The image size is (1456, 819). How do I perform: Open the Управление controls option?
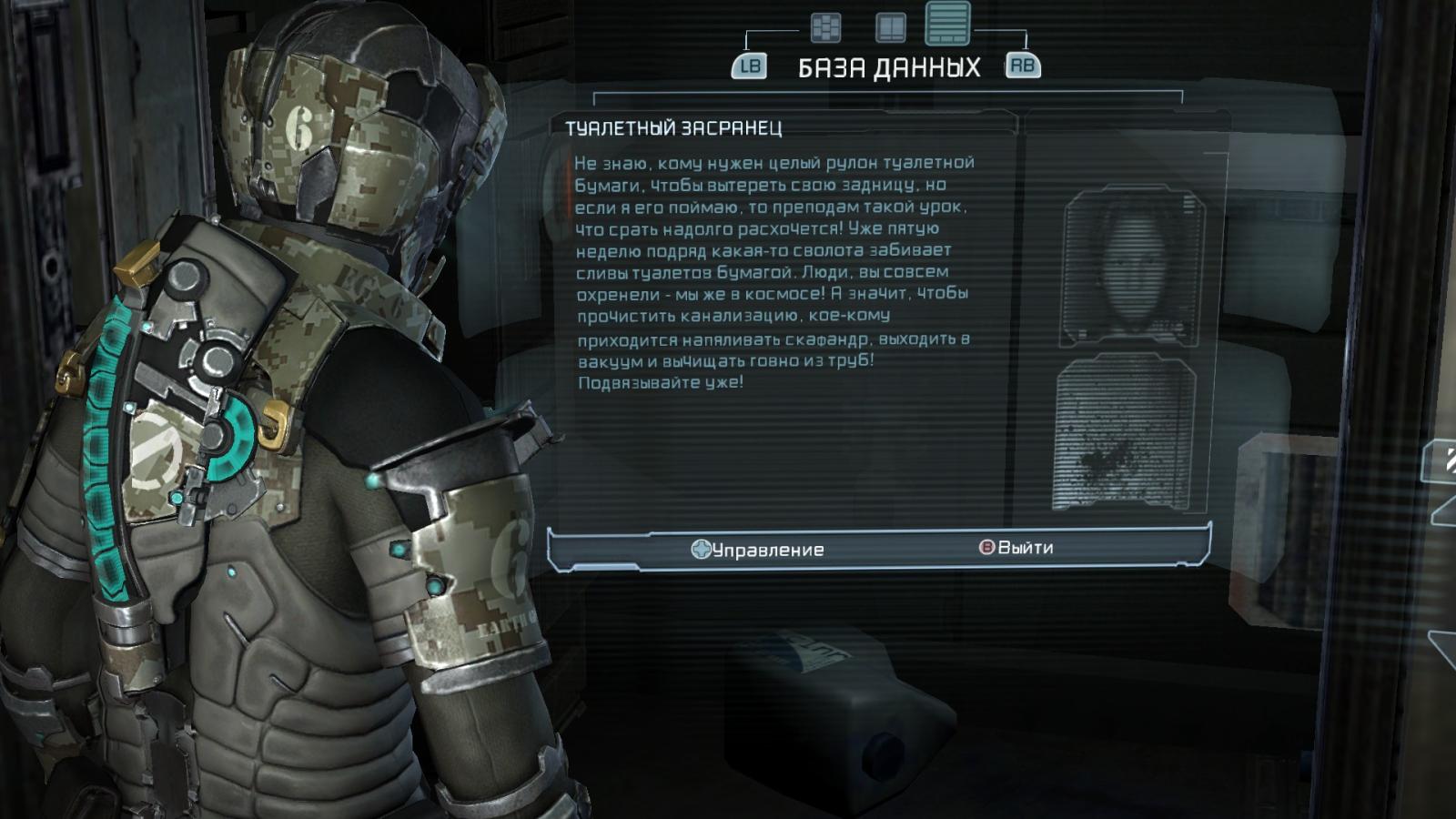pos(757,550)
